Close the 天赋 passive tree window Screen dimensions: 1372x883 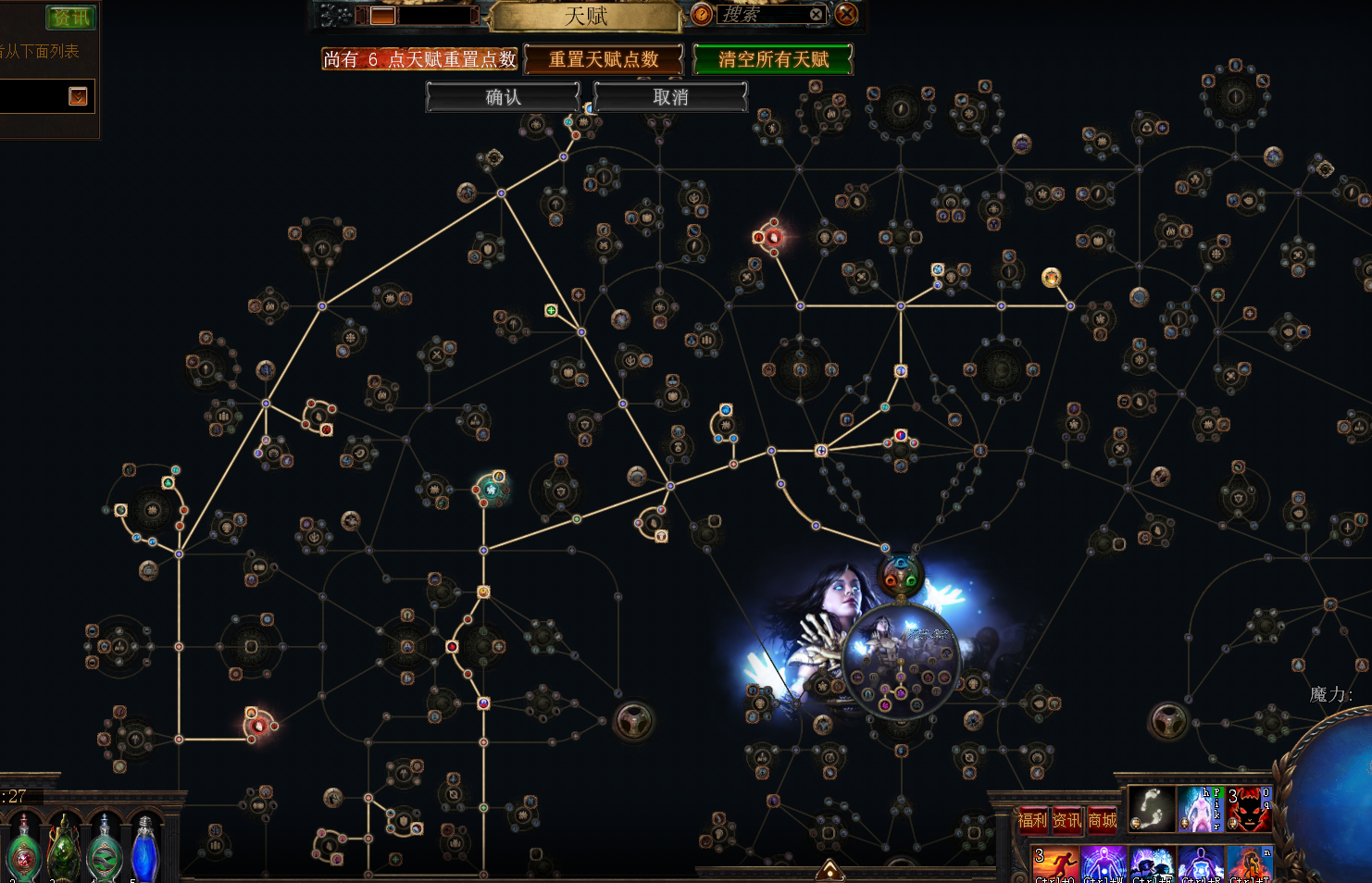click(x=846, y=15)
